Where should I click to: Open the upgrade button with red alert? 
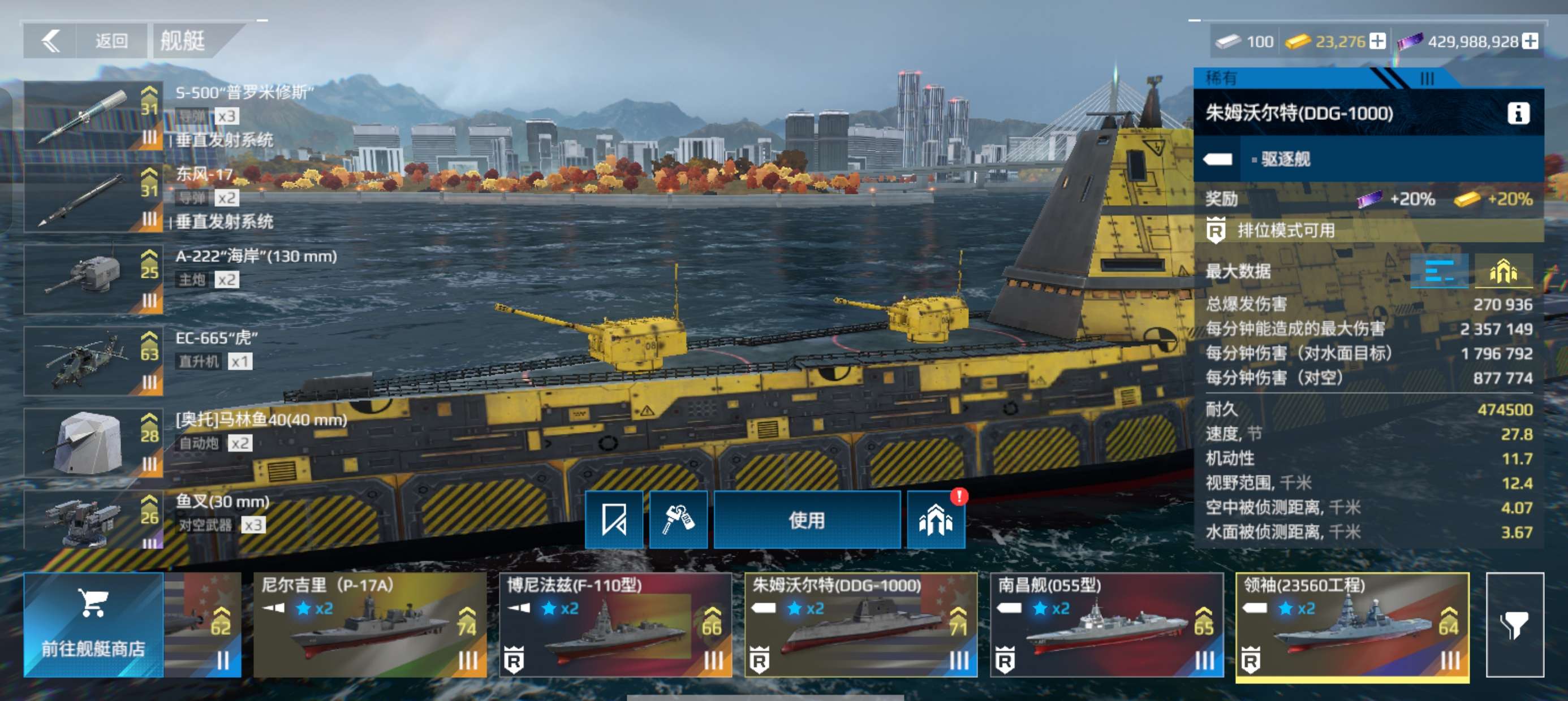click(x=935, y=520)
